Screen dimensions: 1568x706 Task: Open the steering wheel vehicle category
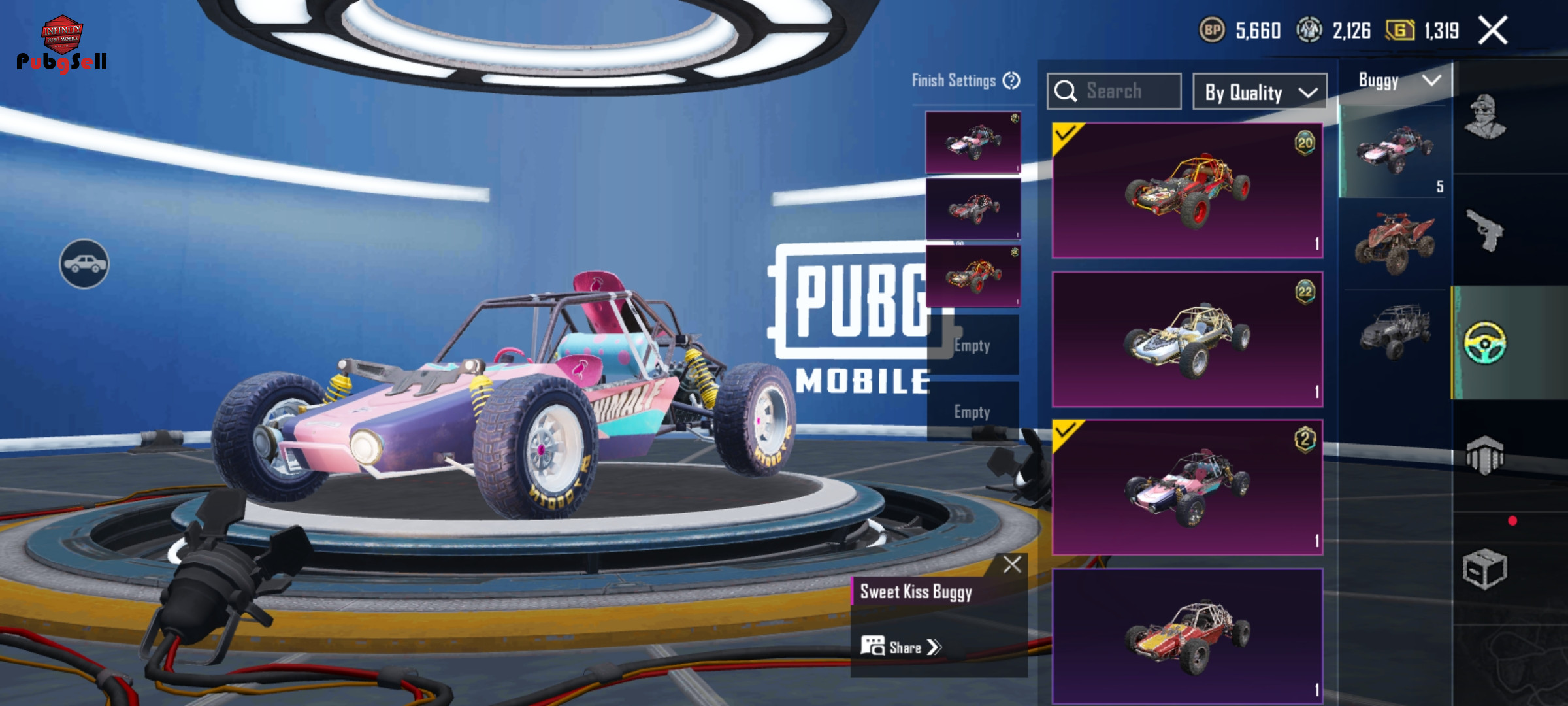(1485, 343)
